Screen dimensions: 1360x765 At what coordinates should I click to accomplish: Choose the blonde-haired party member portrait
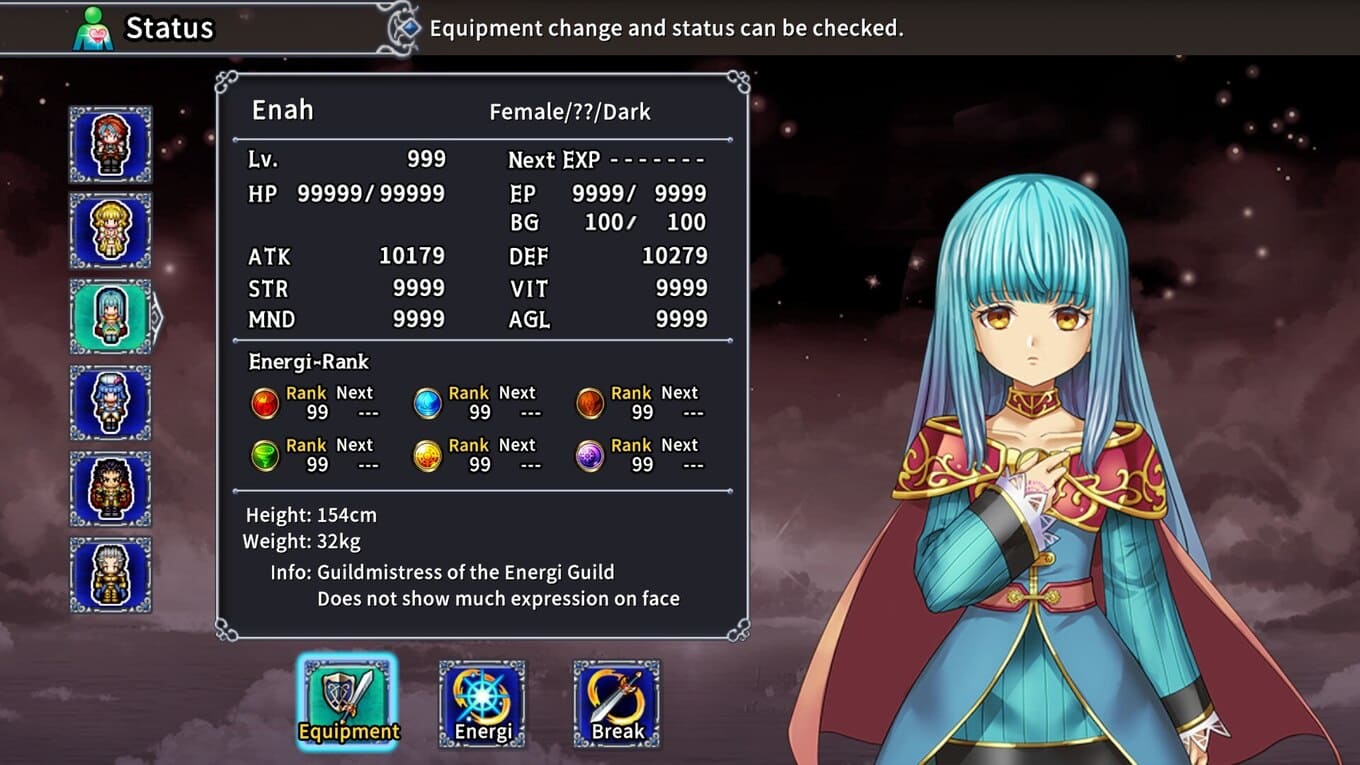(x=110, y=231)
